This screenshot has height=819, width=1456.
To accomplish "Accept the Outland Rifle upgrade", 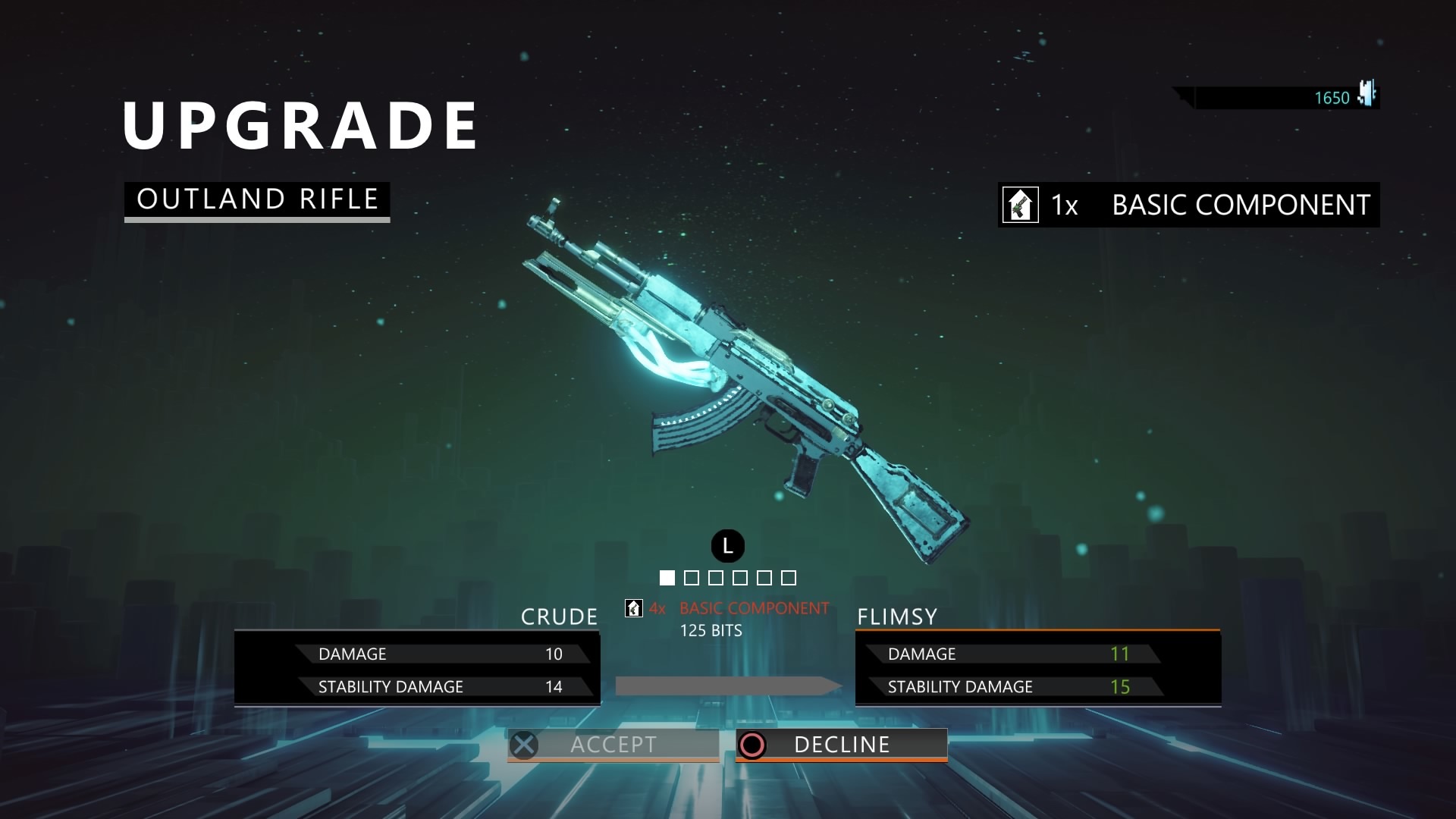I will (x=613, y=745).
